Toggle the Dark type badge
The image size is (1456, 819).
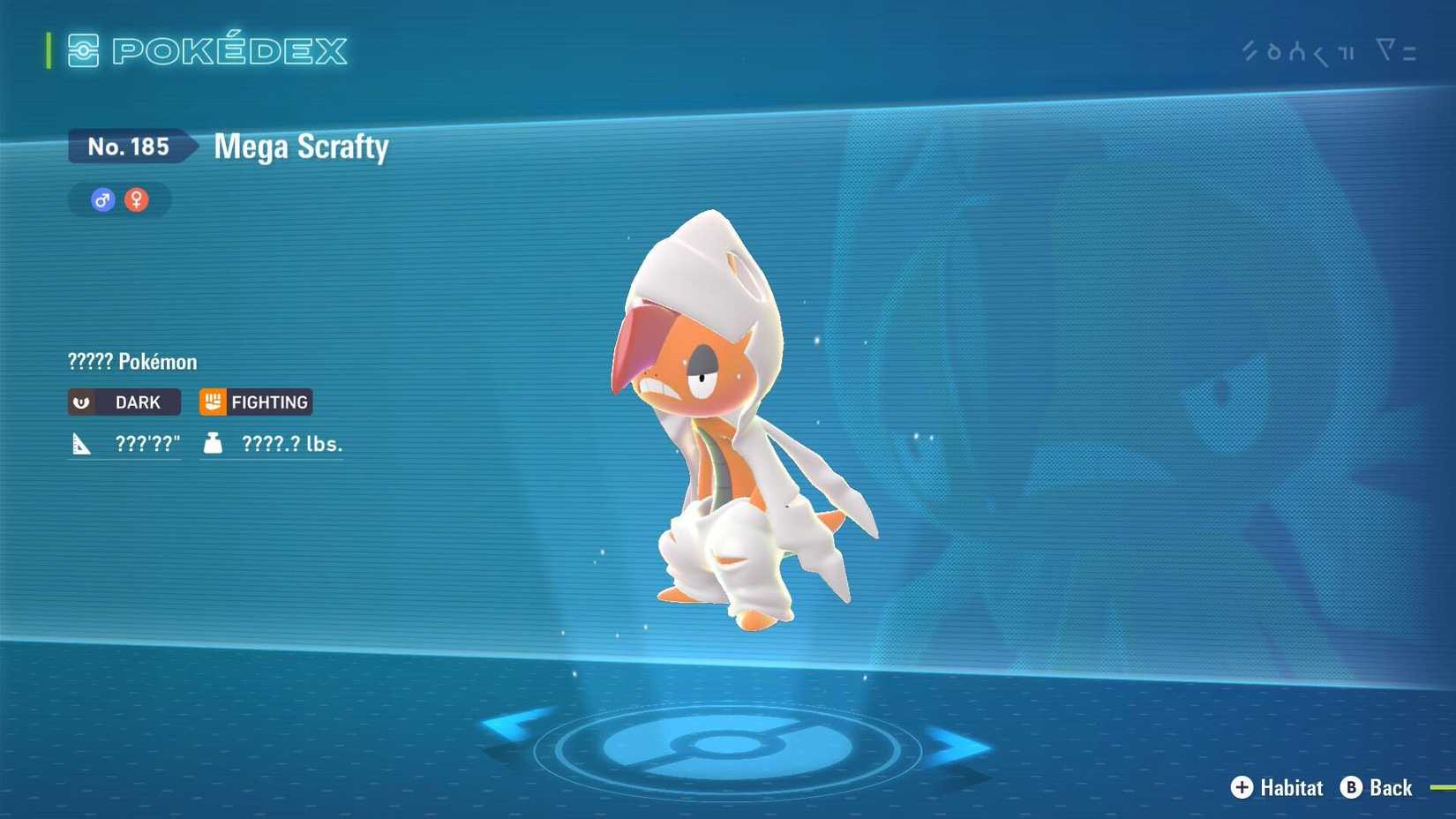coord(124,402)
